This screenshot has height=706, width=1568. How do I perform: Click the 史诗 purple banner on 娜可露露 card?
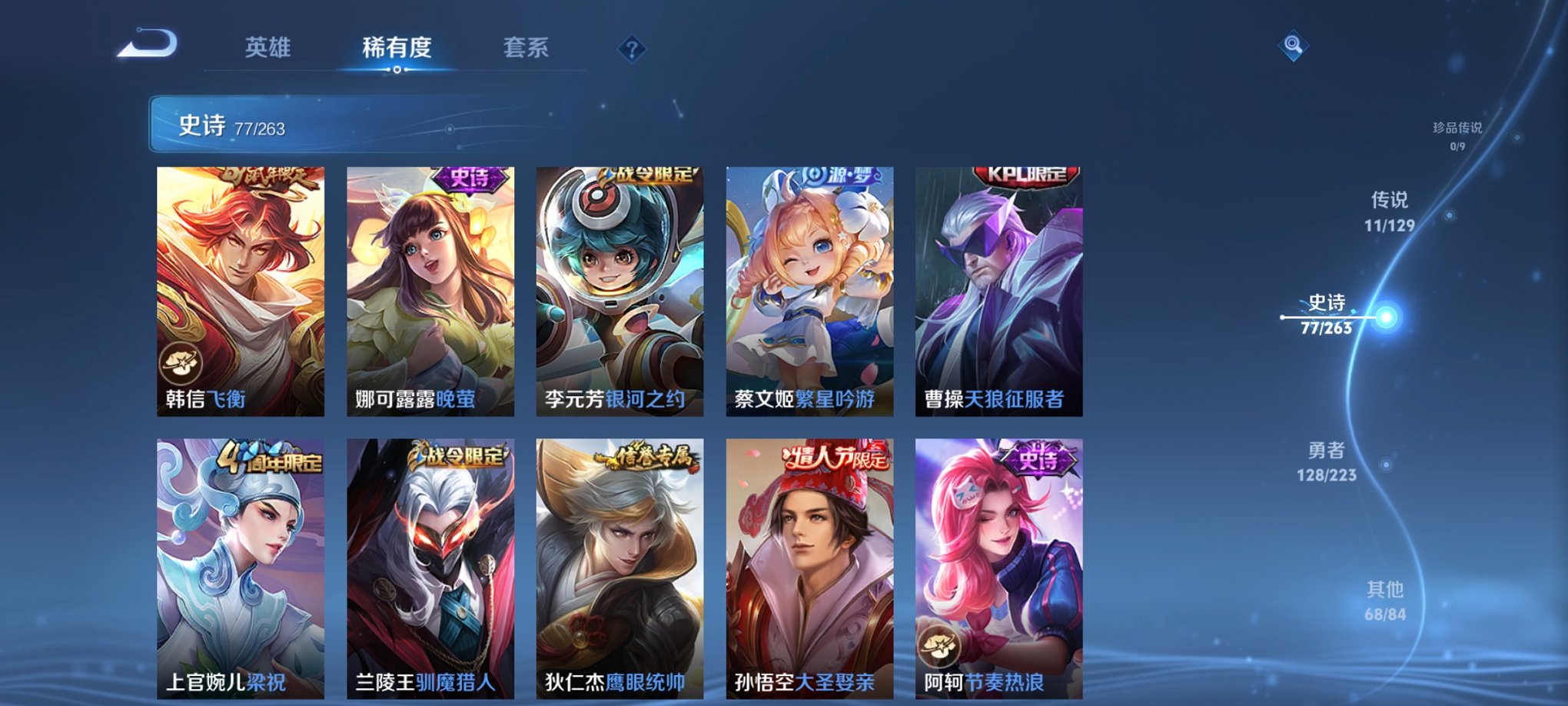tap(468, 179)
